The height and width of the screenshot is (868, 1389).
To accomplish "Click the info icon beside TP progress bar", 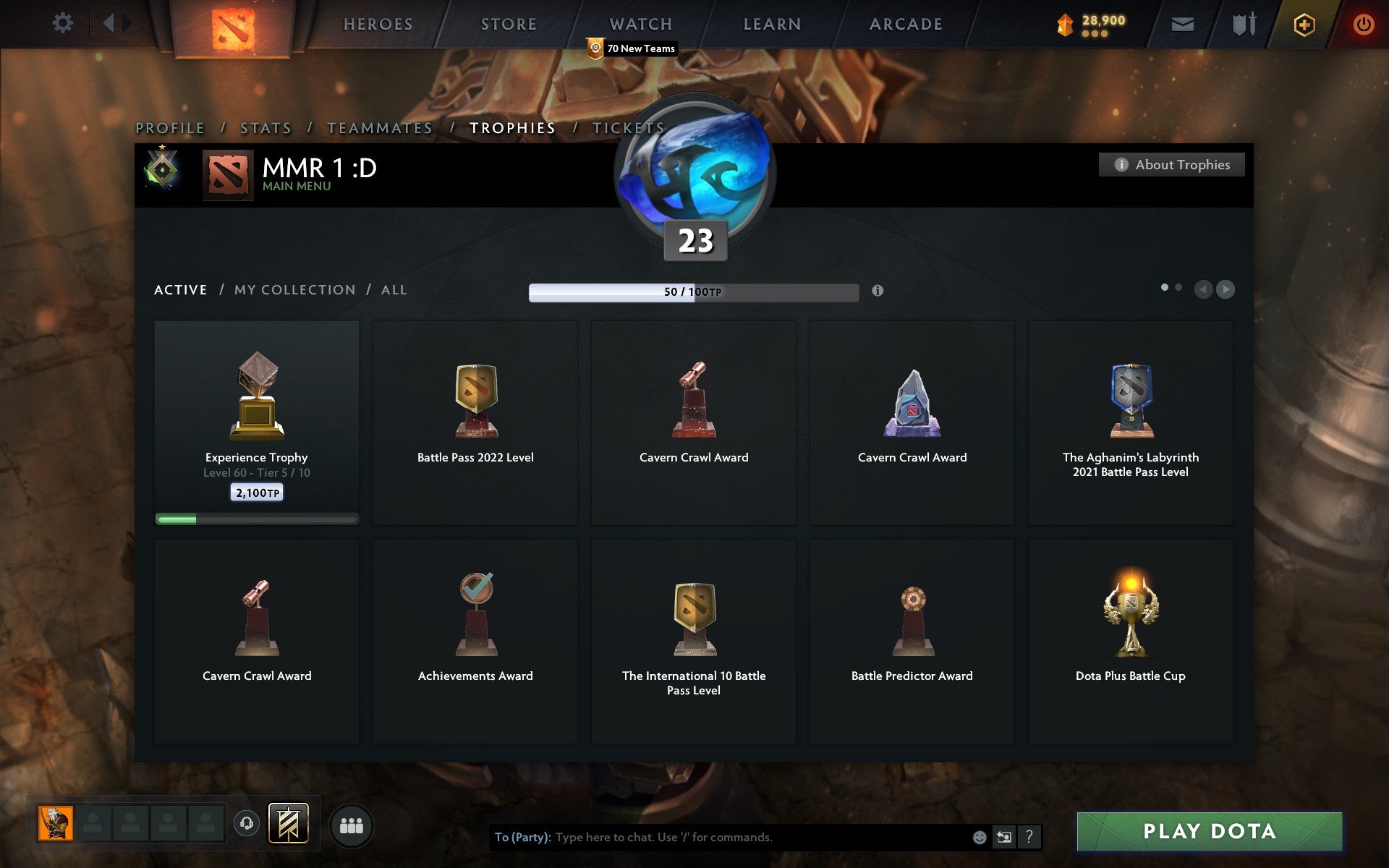I will click(878, 292).
